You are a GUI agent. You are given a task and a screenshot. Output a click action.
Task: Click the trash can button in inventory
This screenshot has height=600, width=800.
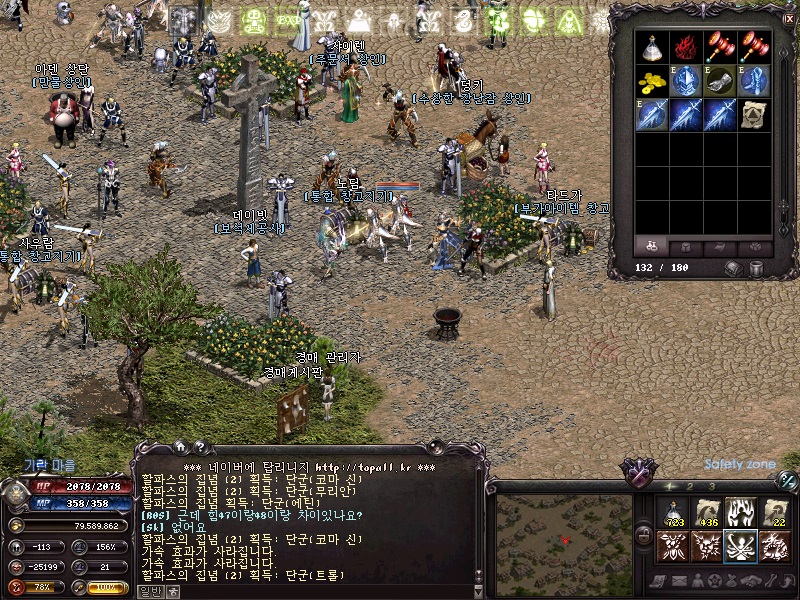[x=756, y=268]
